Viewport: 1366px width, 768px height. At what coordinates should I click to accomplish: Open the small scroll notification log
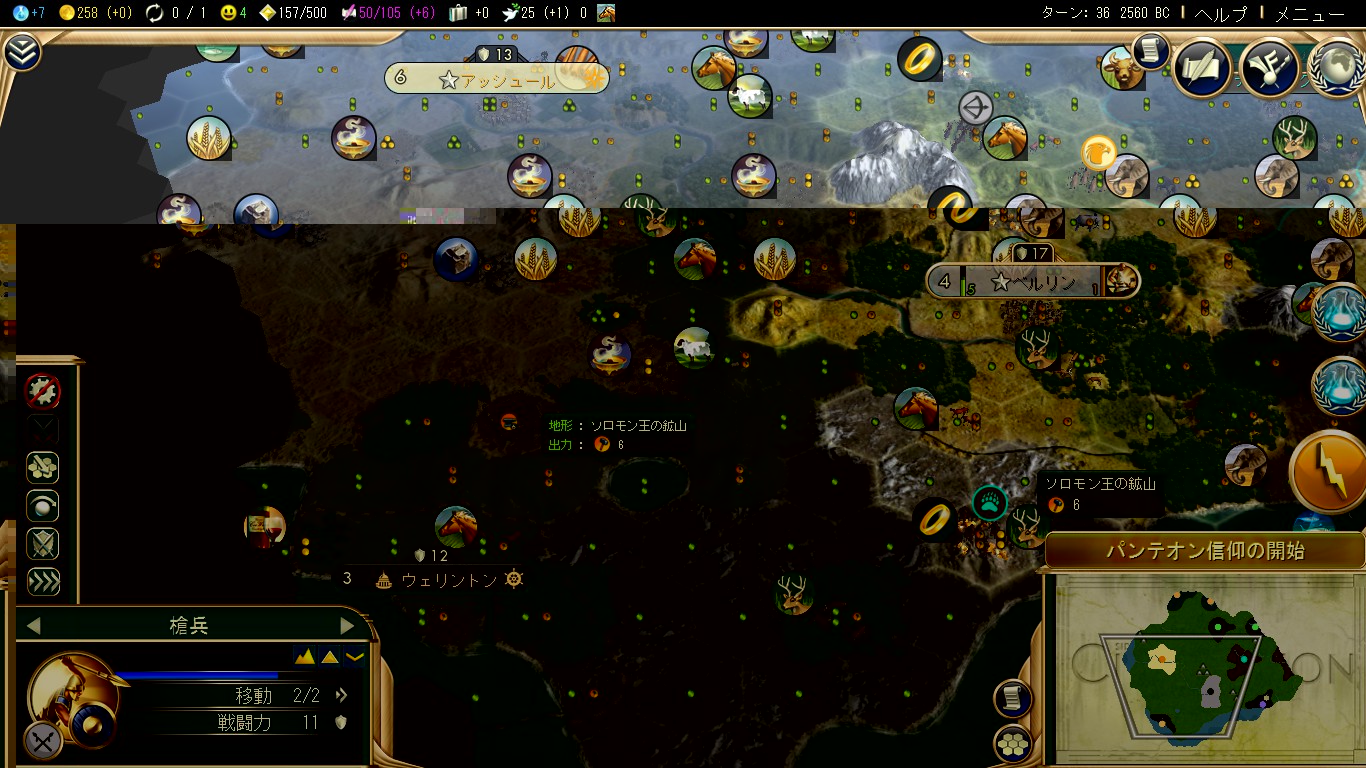click(1151, 51)
